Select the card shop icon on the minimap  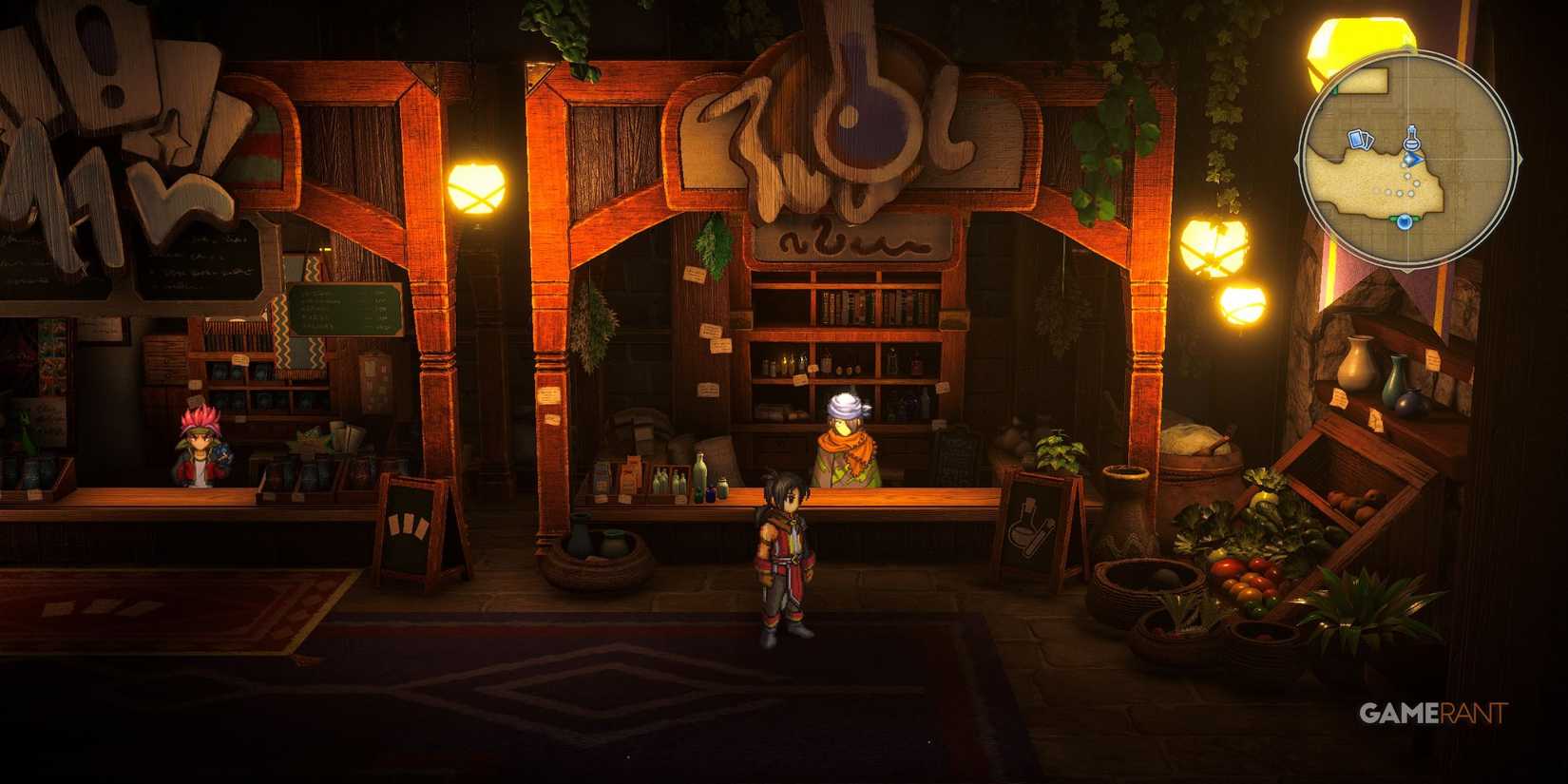(x=1359, y=139)
